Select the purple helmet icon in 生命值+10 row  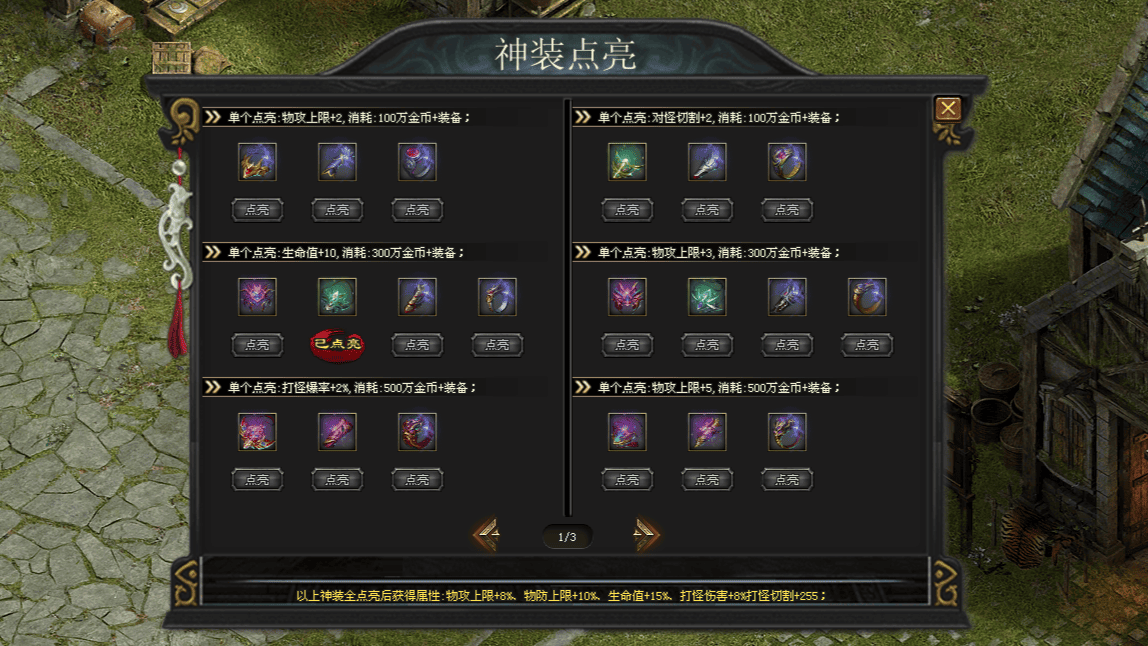pyautogui.click(x=257, y=297)
